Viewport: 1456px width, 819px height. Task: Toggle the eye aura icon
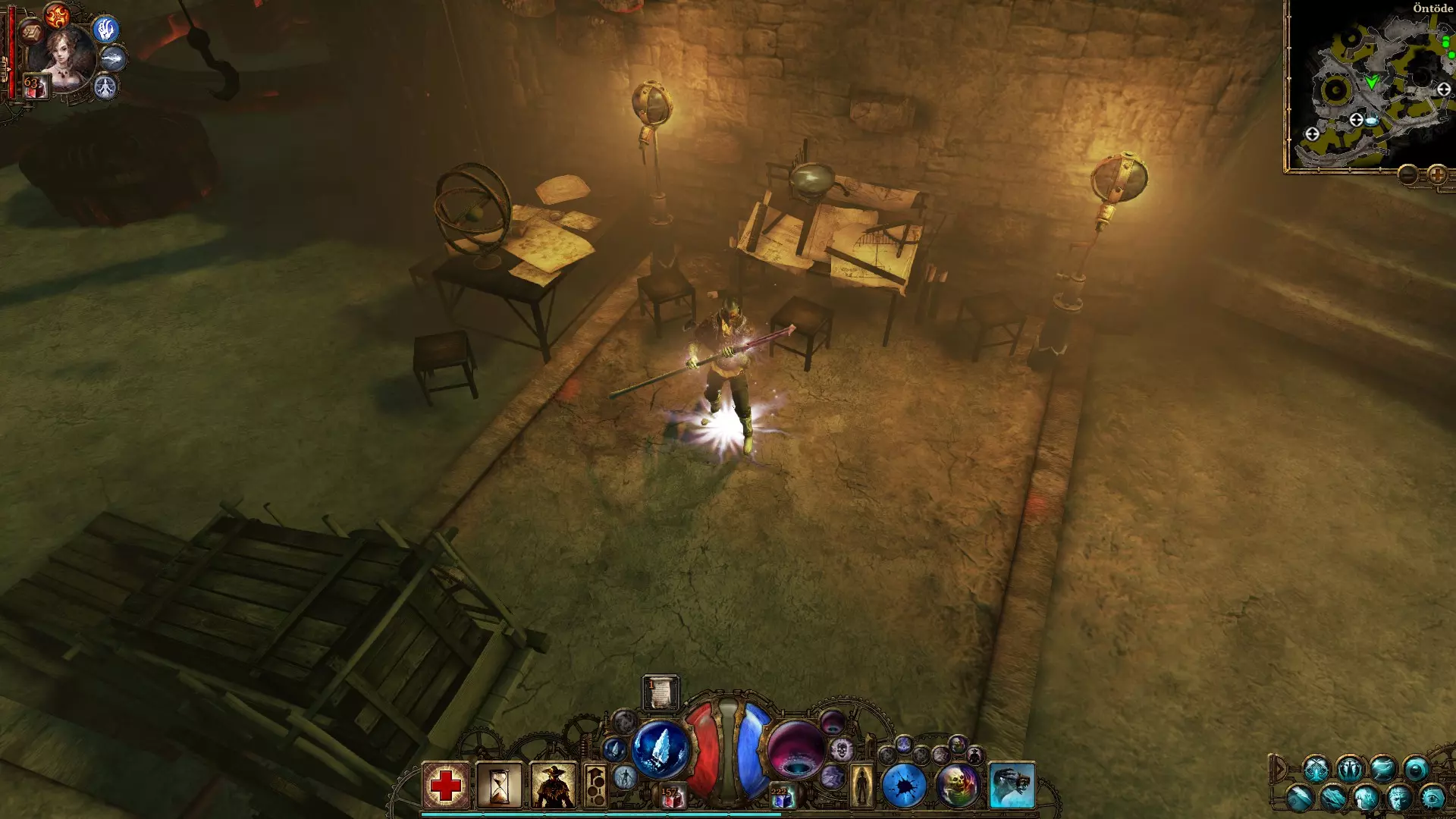[x=1432, y=798]
